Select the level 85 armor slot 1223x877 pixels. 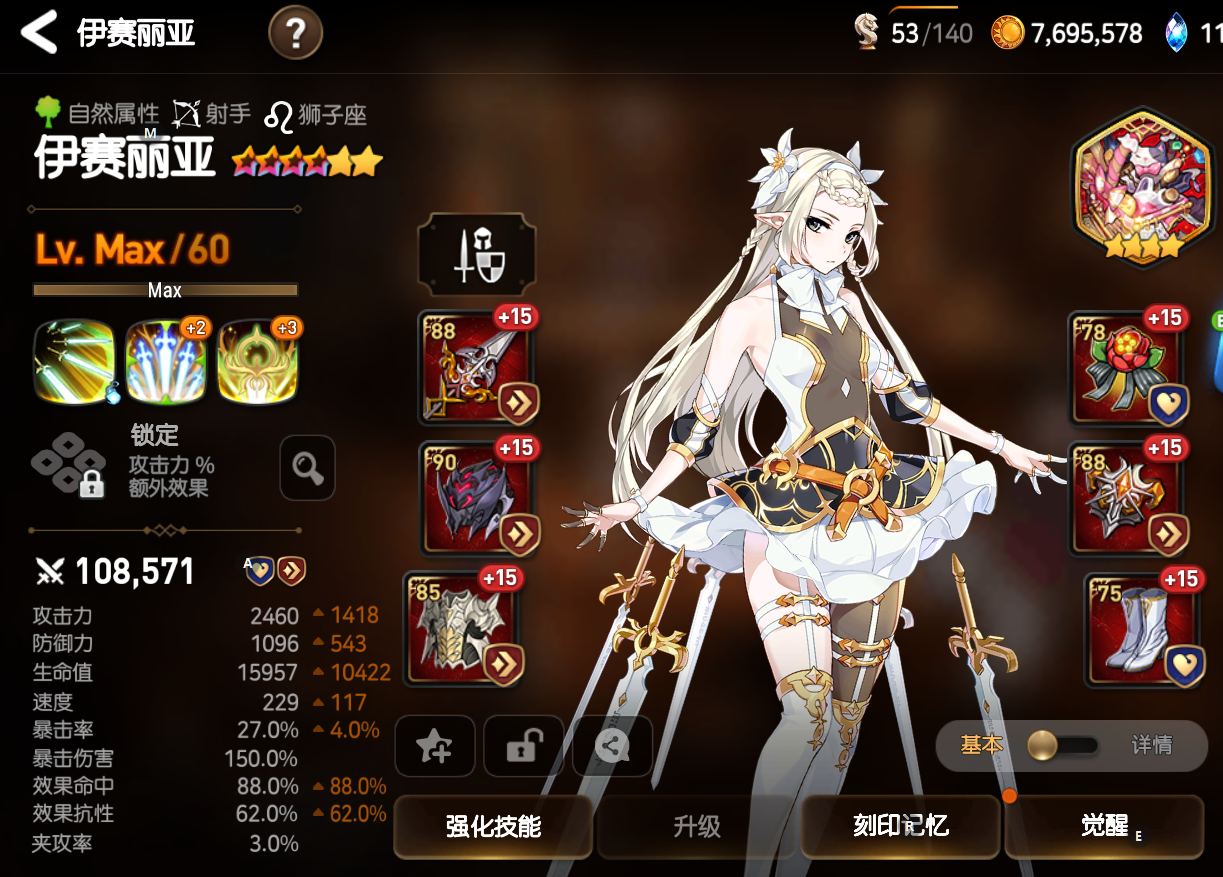(x=464, y=627)
